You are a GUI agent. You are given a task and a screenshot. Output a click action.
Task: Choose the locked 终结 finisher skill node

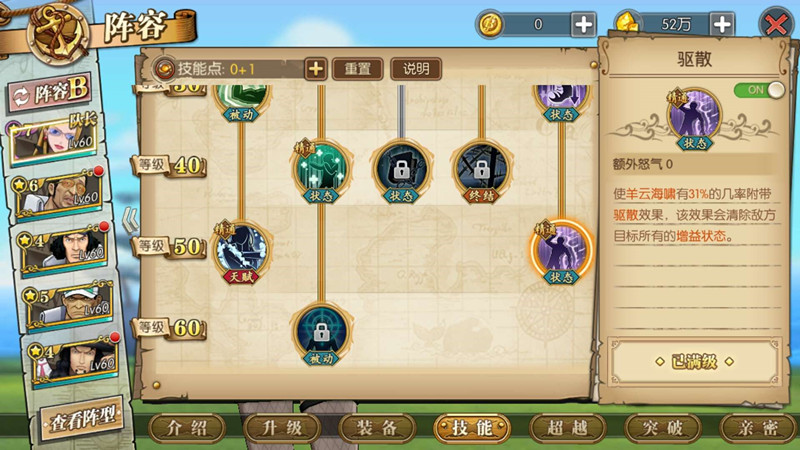pyautogui.click(x=480, y=168)
